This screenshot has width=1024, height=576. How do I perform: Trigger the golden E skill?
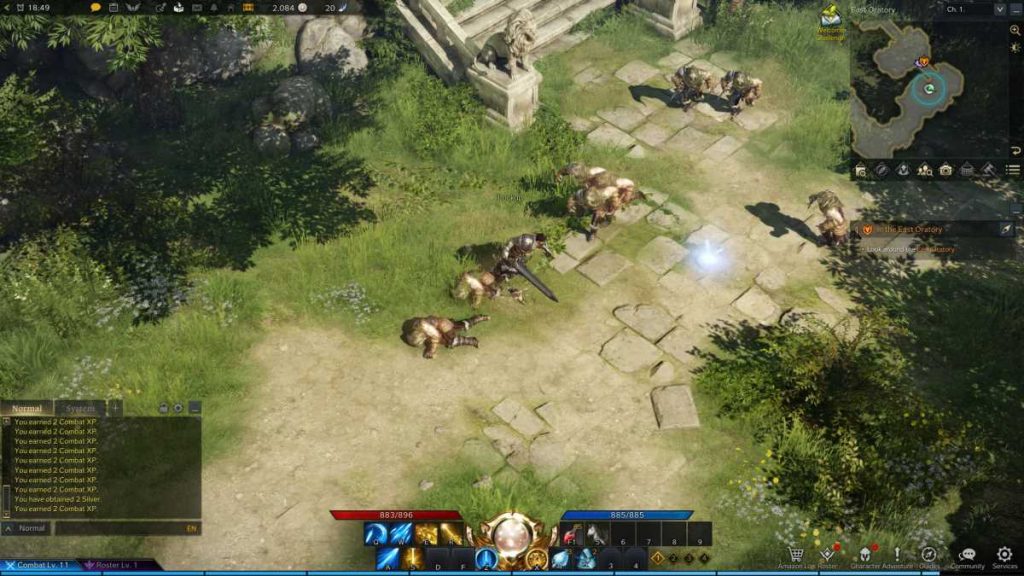(427, 534)
